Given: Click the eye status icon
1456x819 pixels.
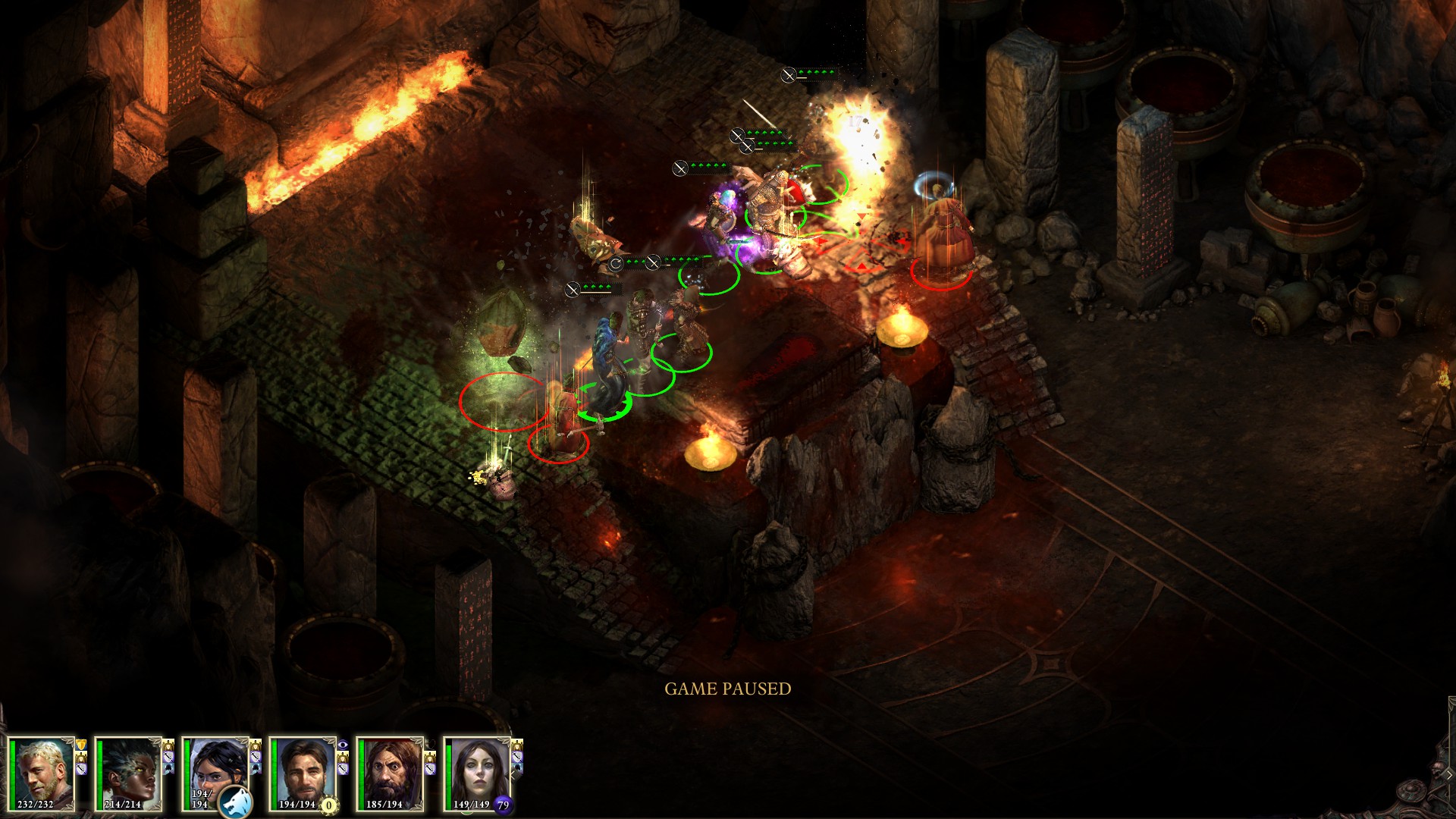Looking at the screenshot, I should (x=343, y=746).
